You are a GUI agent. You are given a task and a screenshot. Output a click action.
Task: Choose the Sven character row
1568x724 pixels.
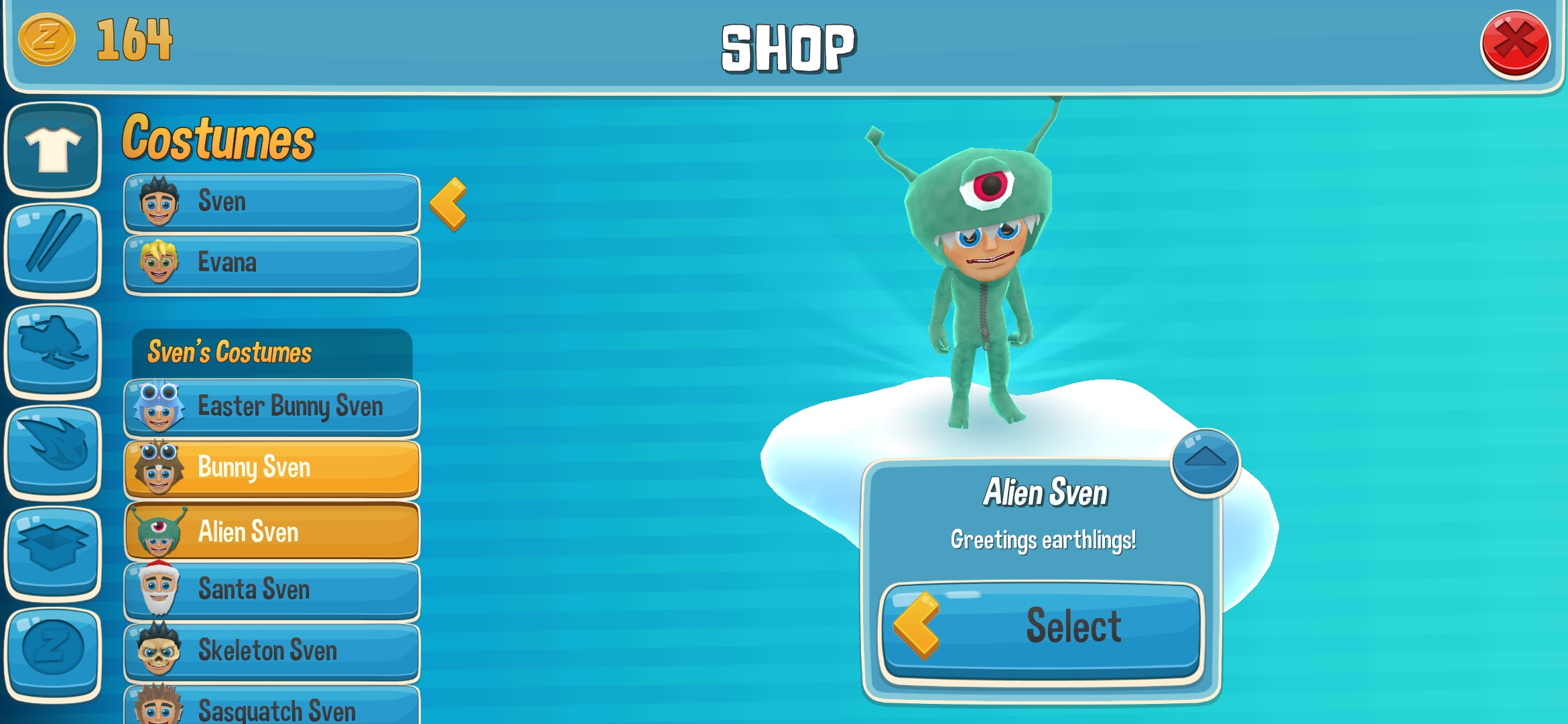pos(271,202)
